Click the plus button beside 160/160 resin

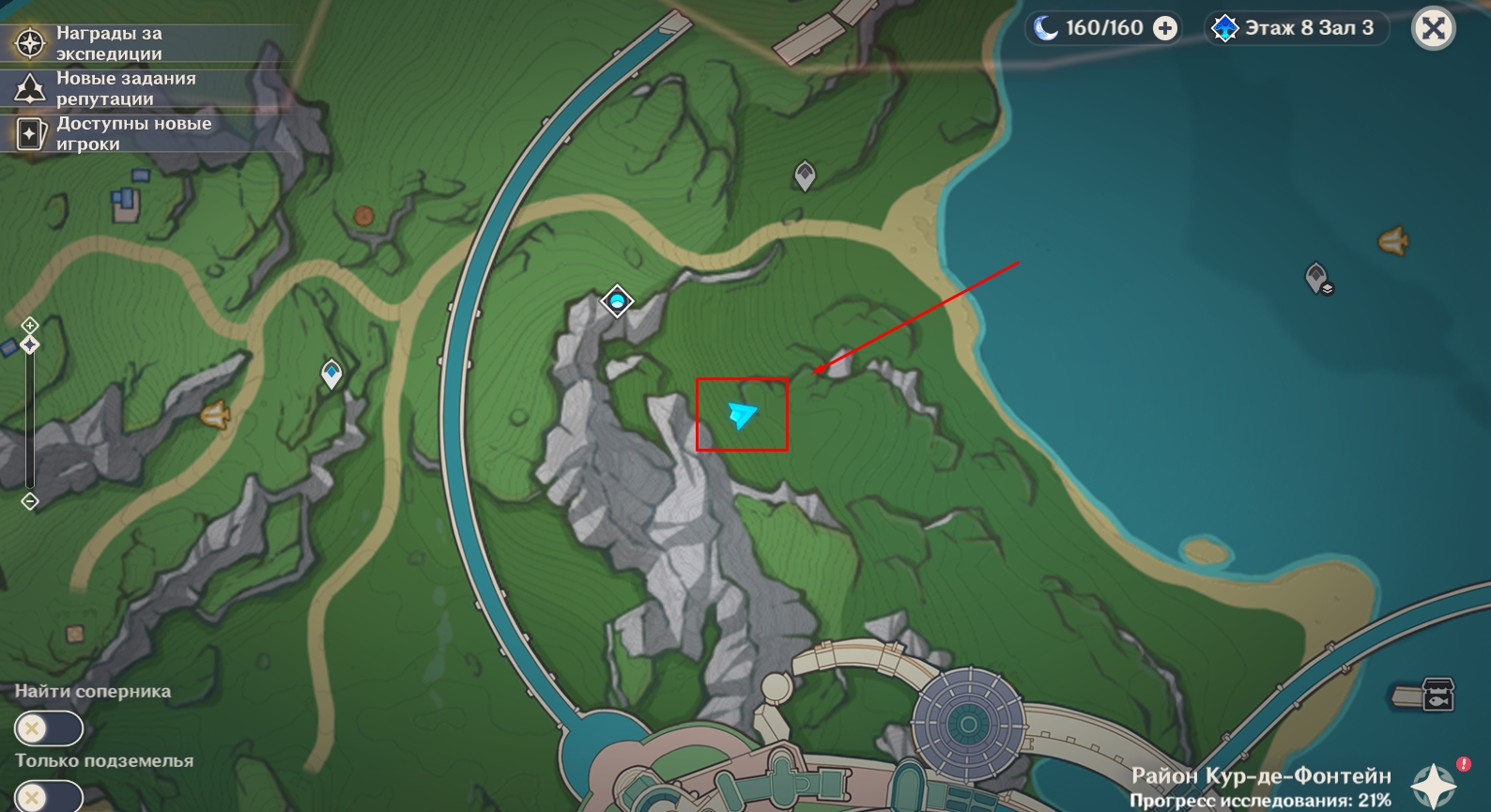[1165, 29]
